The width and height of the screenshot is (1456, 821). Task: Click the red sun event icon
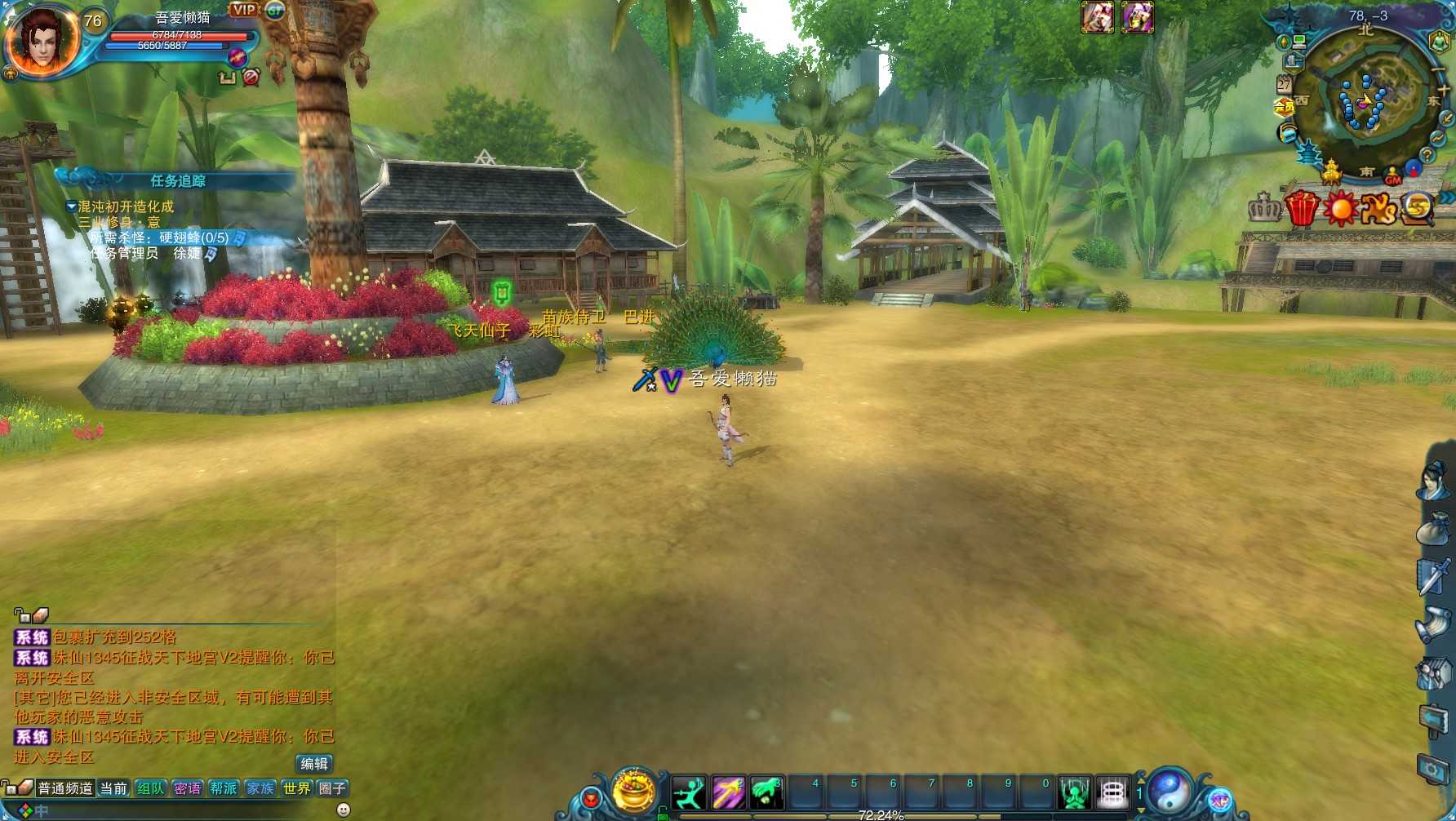pos(1340,209)
